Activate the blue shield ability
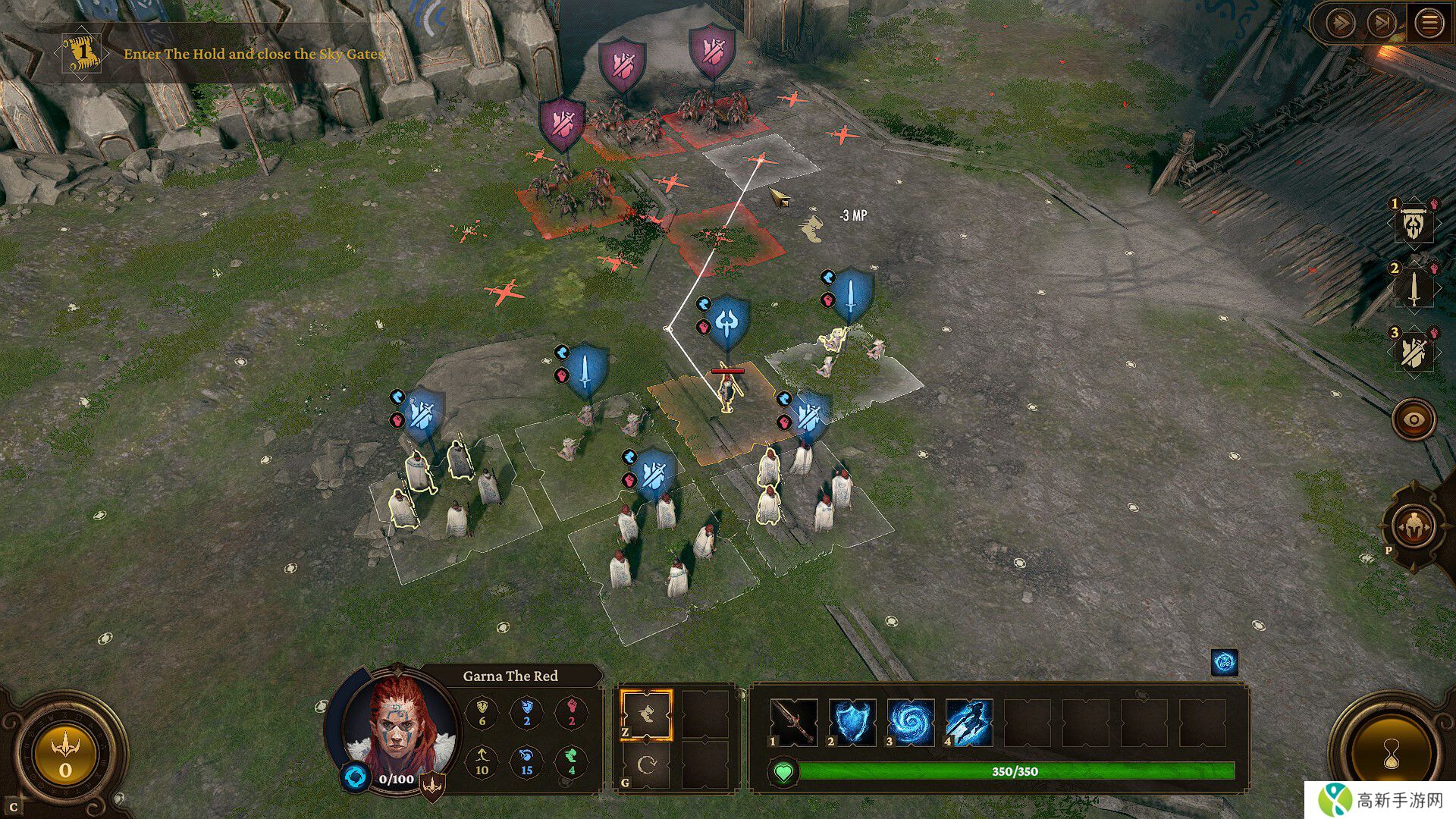This screenshot has width=1456, height=819. (852, 721)
